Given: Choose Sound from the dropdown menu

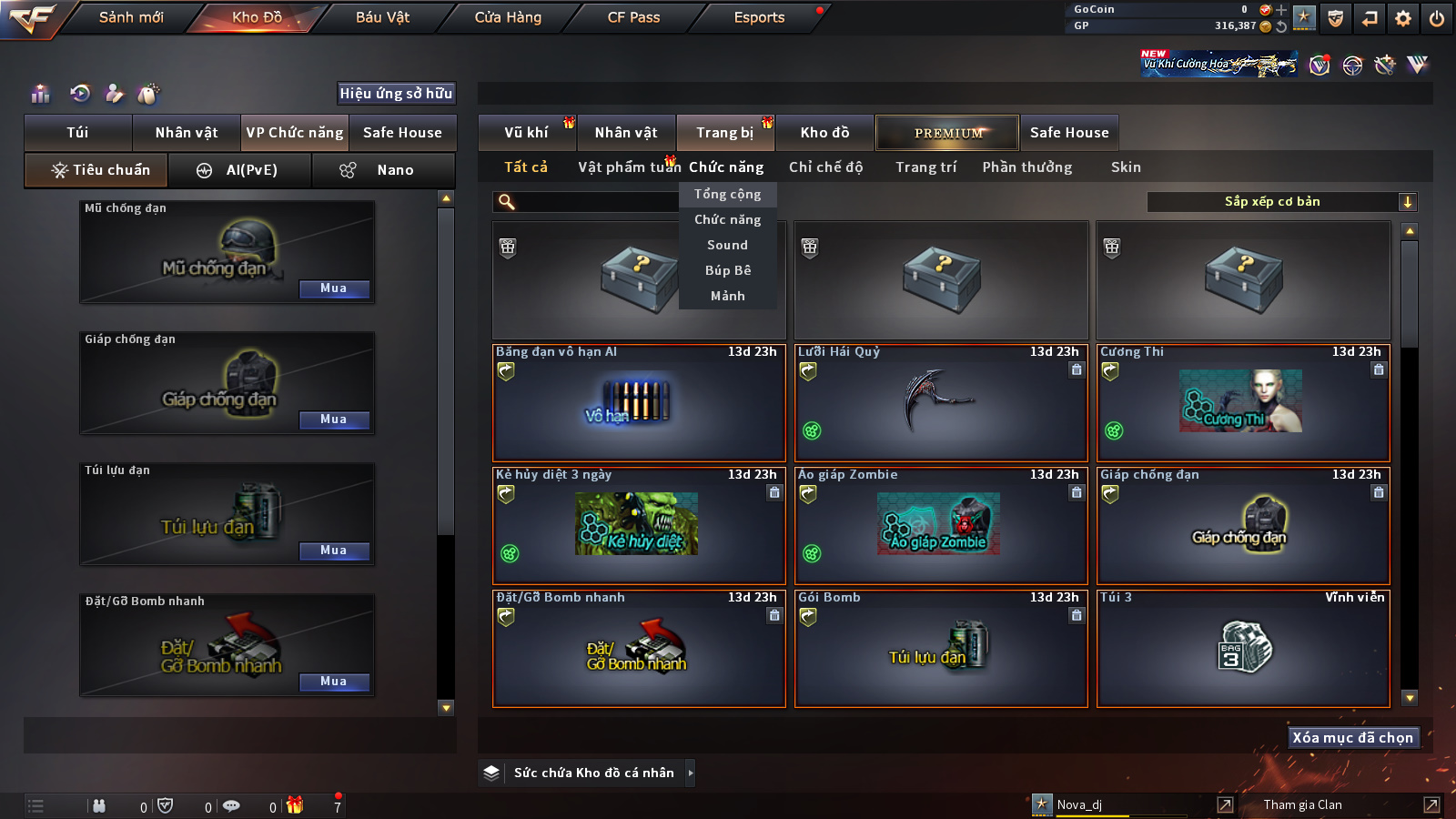Looking at the screenshot, I should tap(727, 245).
